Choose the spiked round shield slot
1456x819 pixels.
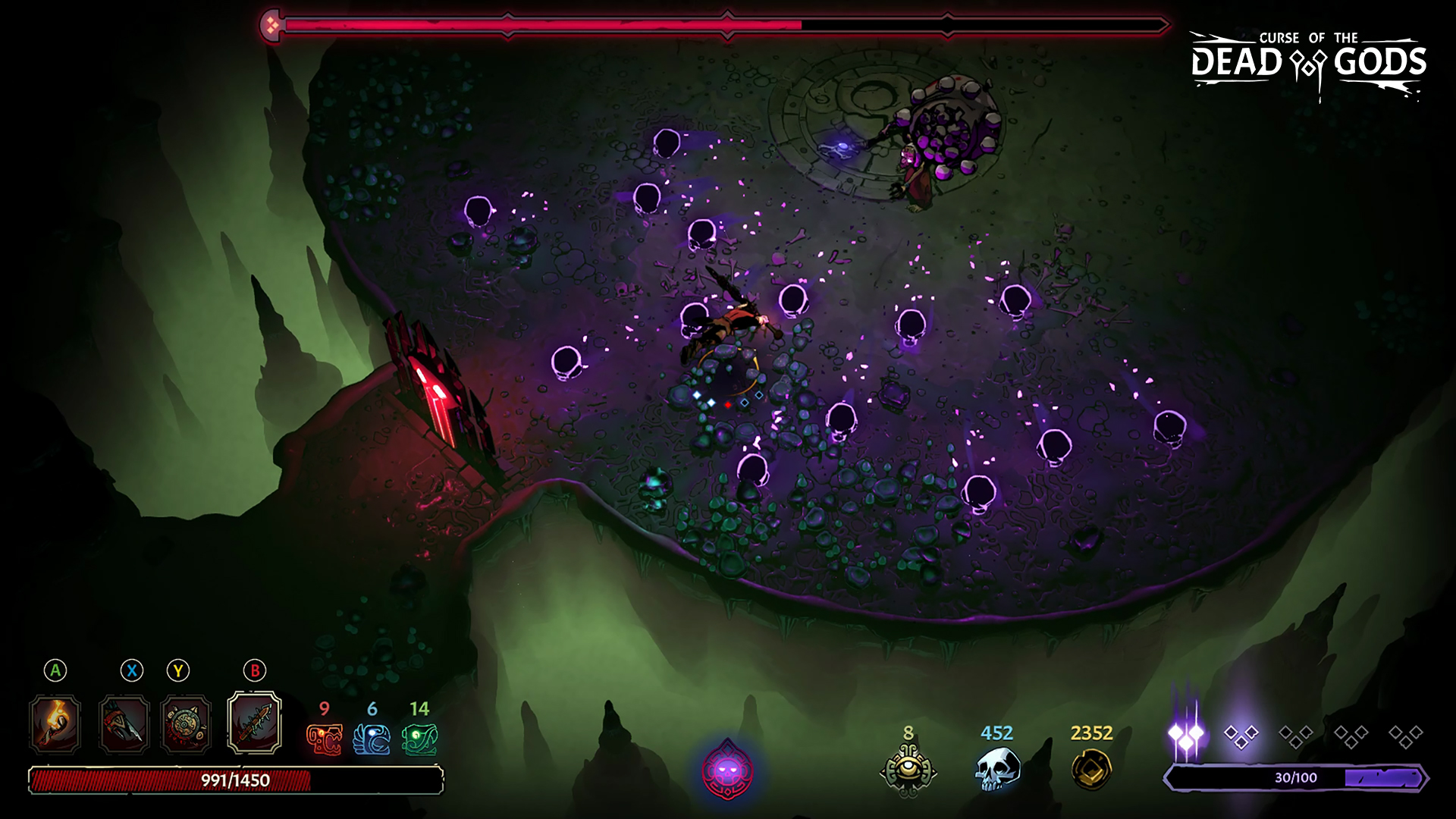[186, 724]
